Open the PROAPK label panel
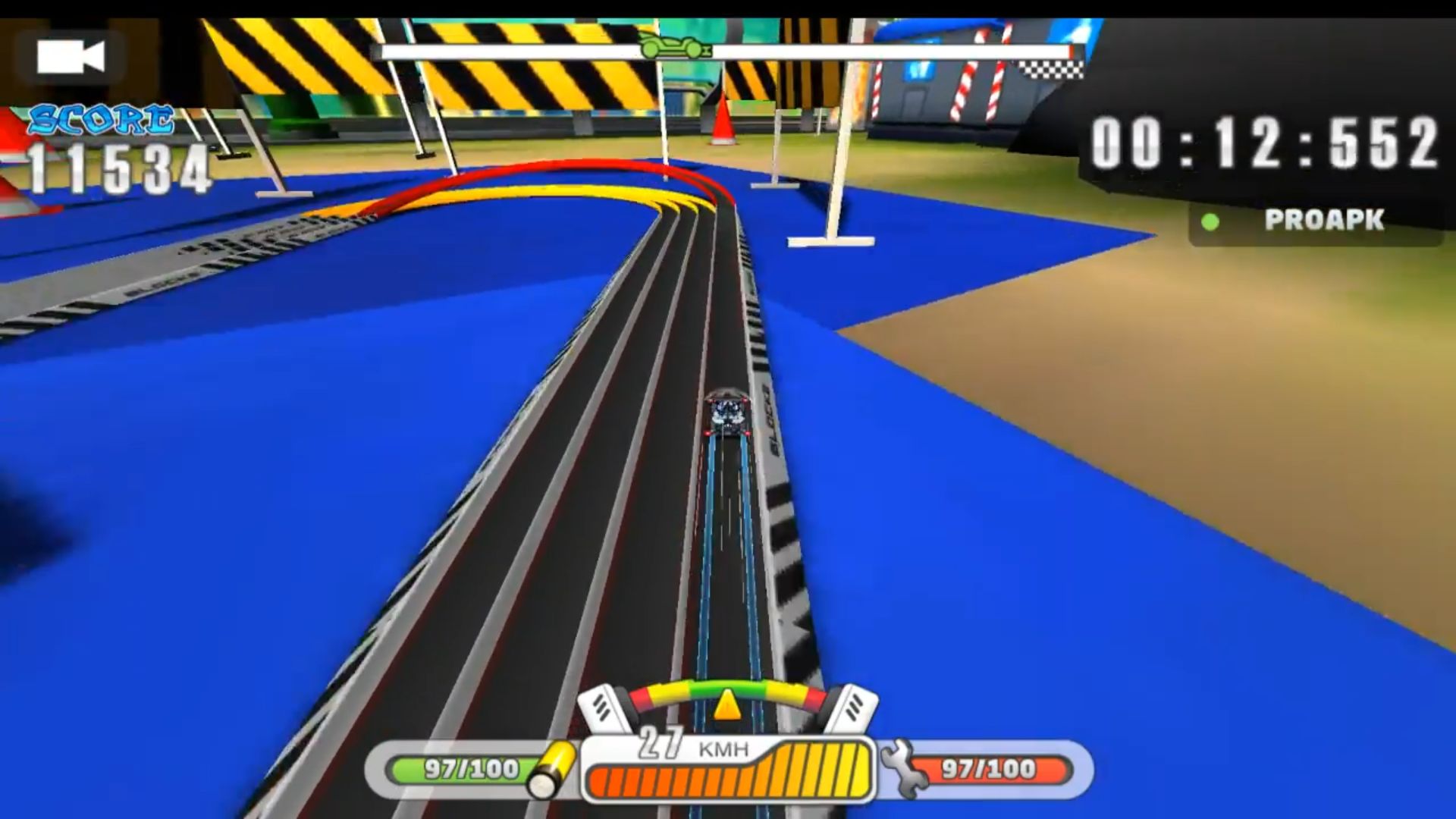 pyautogui.click(x=1323, y=220)
